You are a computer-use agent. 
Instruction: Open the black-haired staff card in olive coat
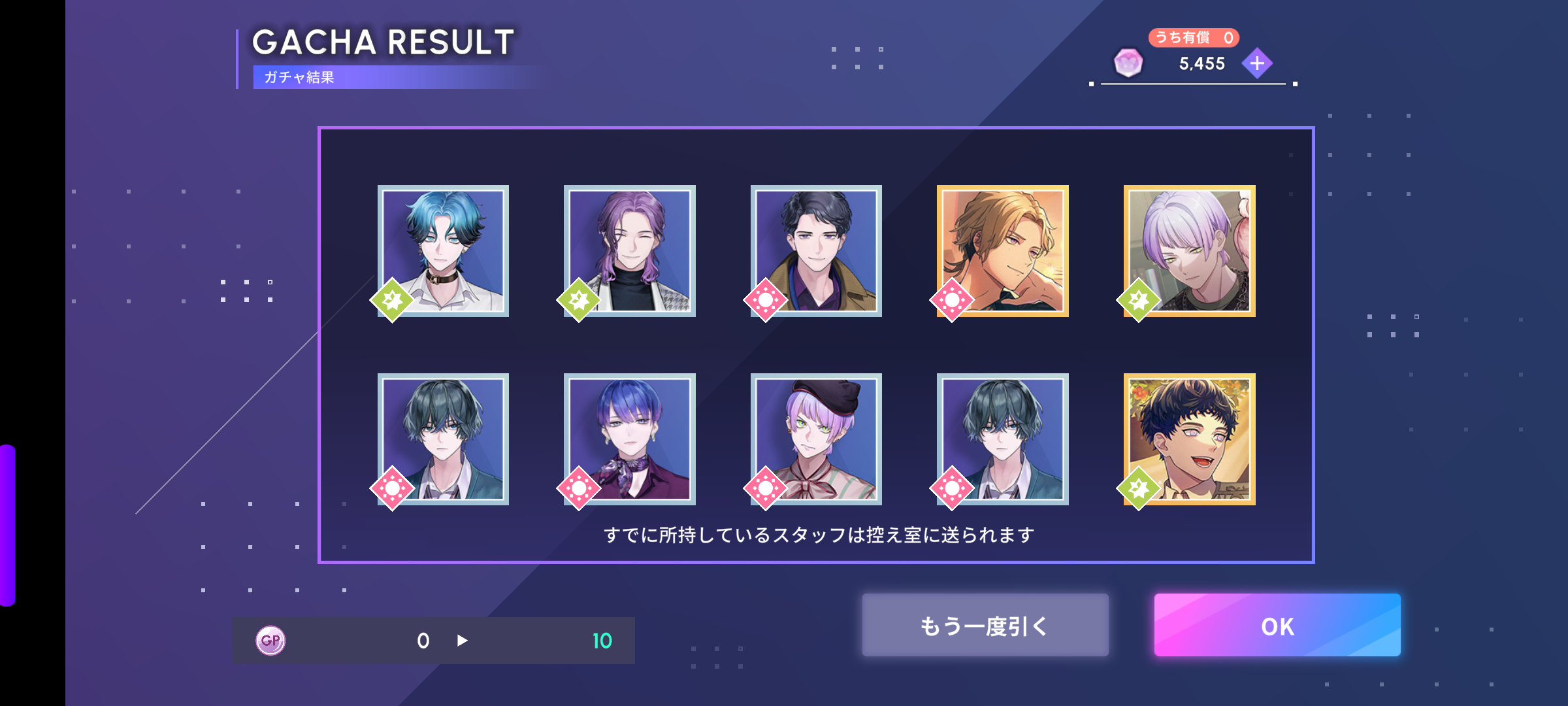(816, 251)
